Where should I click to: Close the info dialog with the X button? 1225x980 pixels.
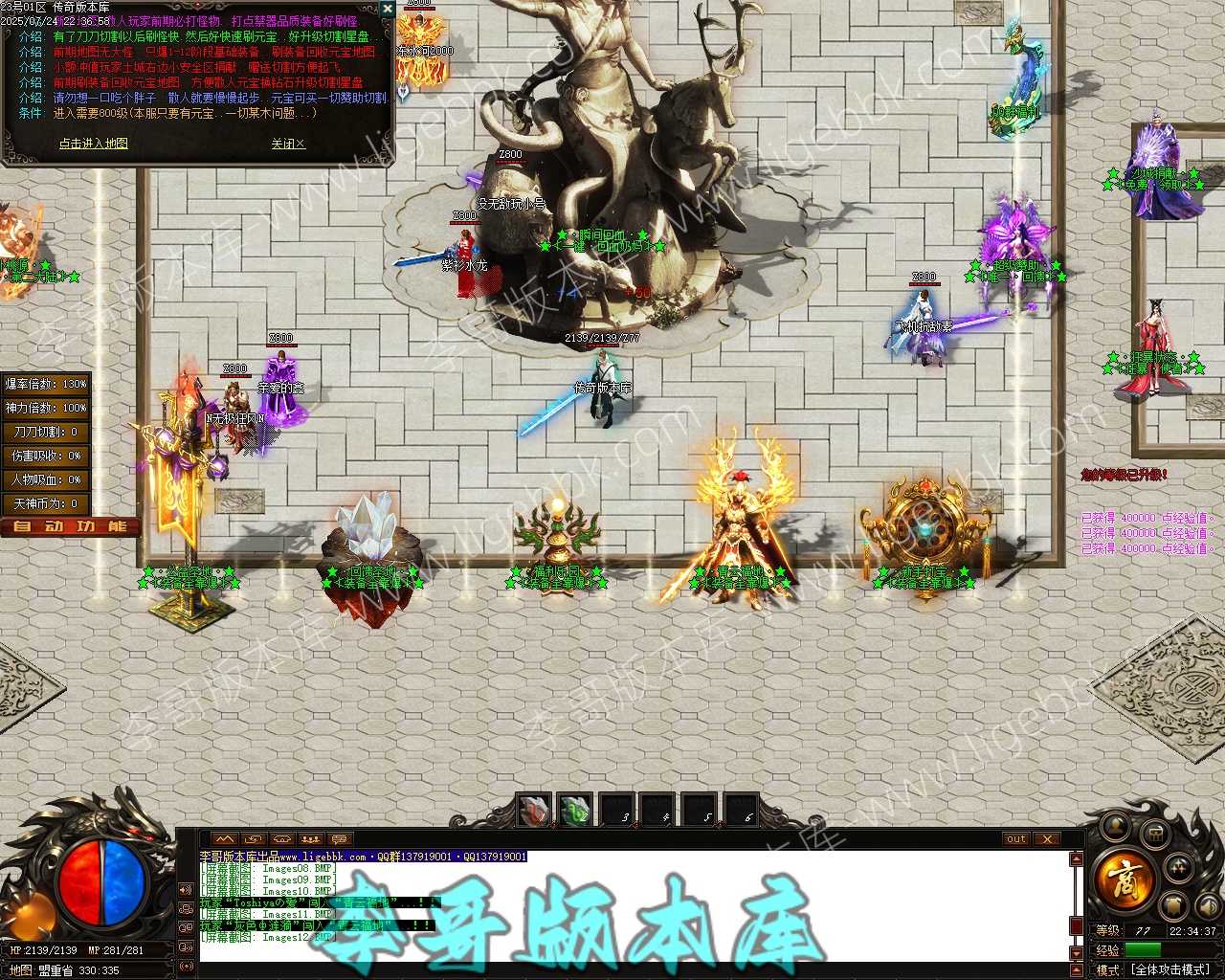[x=387, y=9]
